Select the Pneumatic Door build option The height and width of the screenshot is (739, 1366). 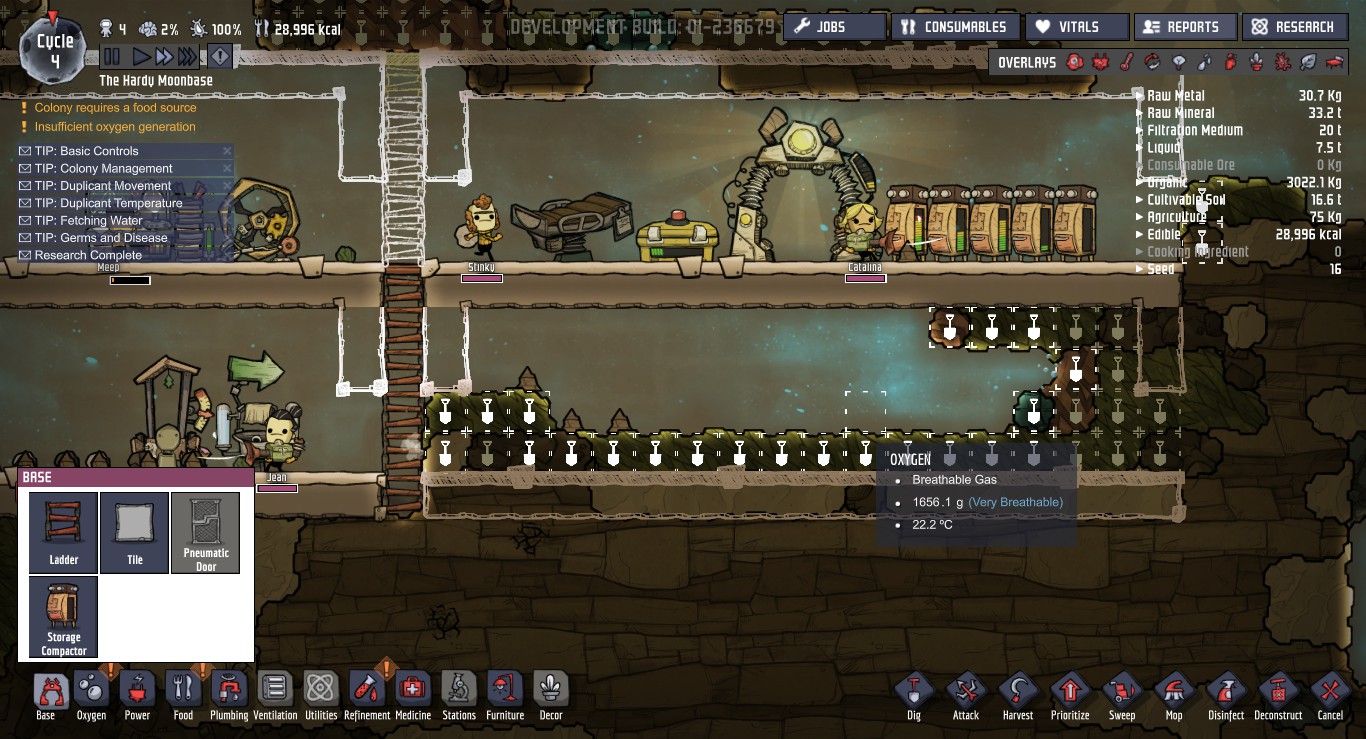[206, 532]
